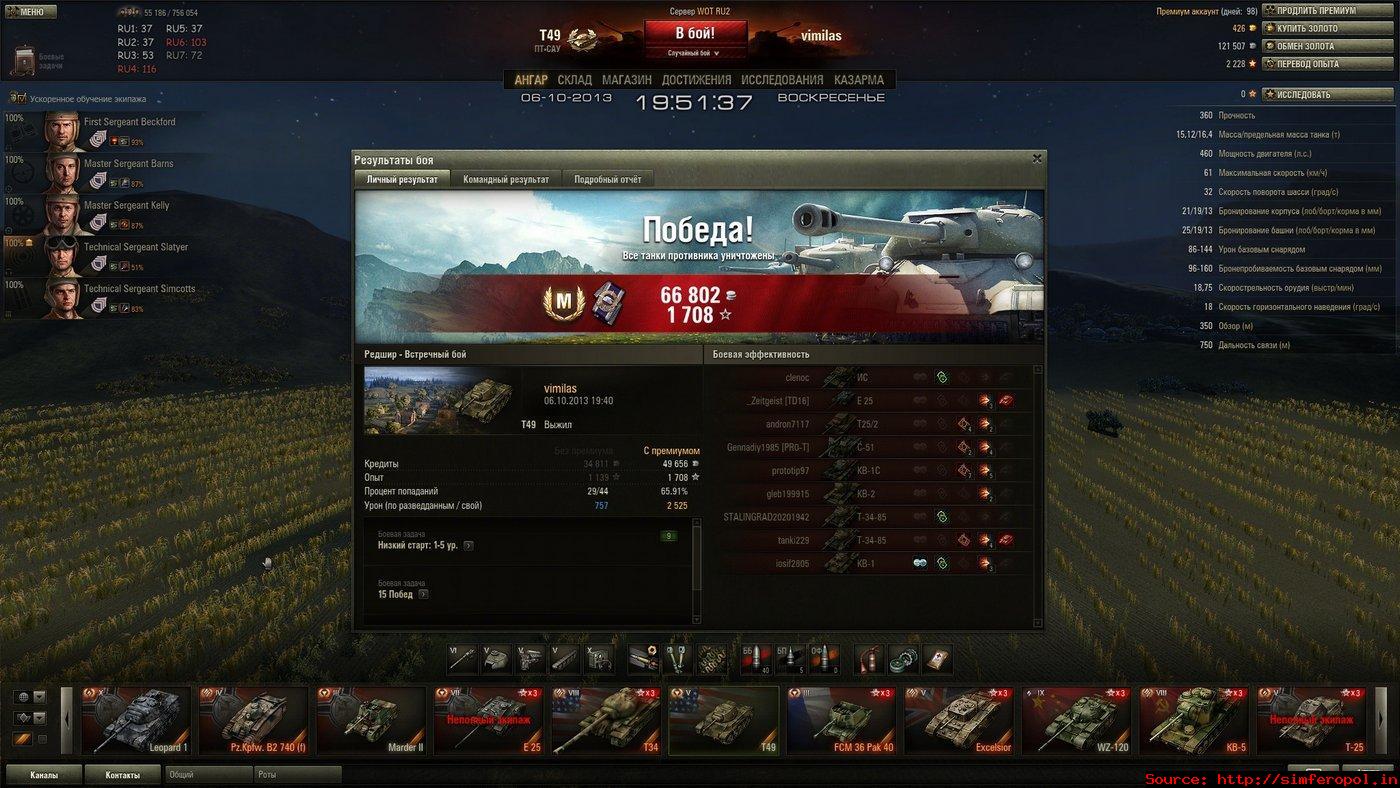
Task: Show the Командный результат tab
Action: coord(506,179)
